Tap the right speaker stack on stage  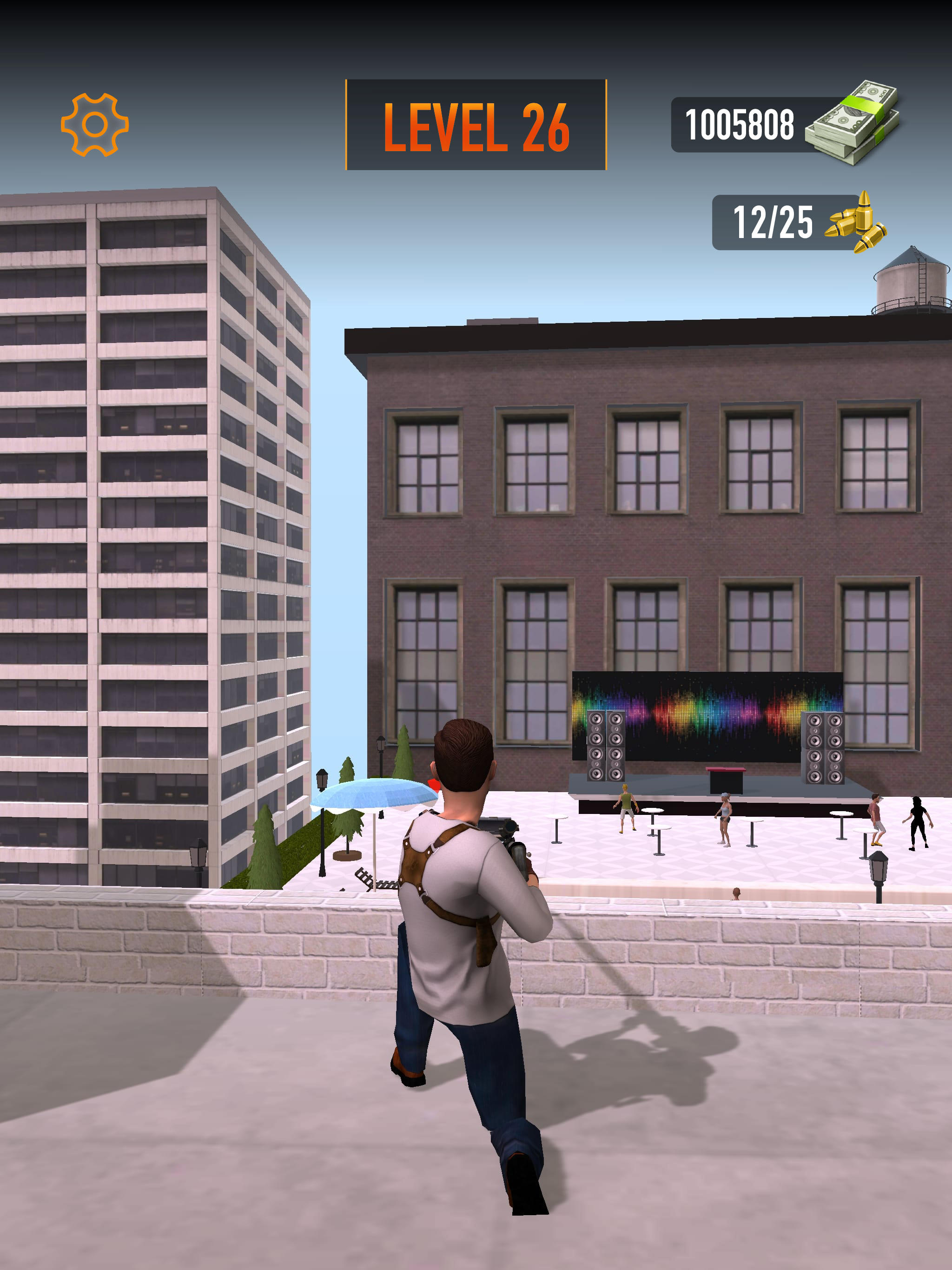pyautogui.click(x=822, y=747)
